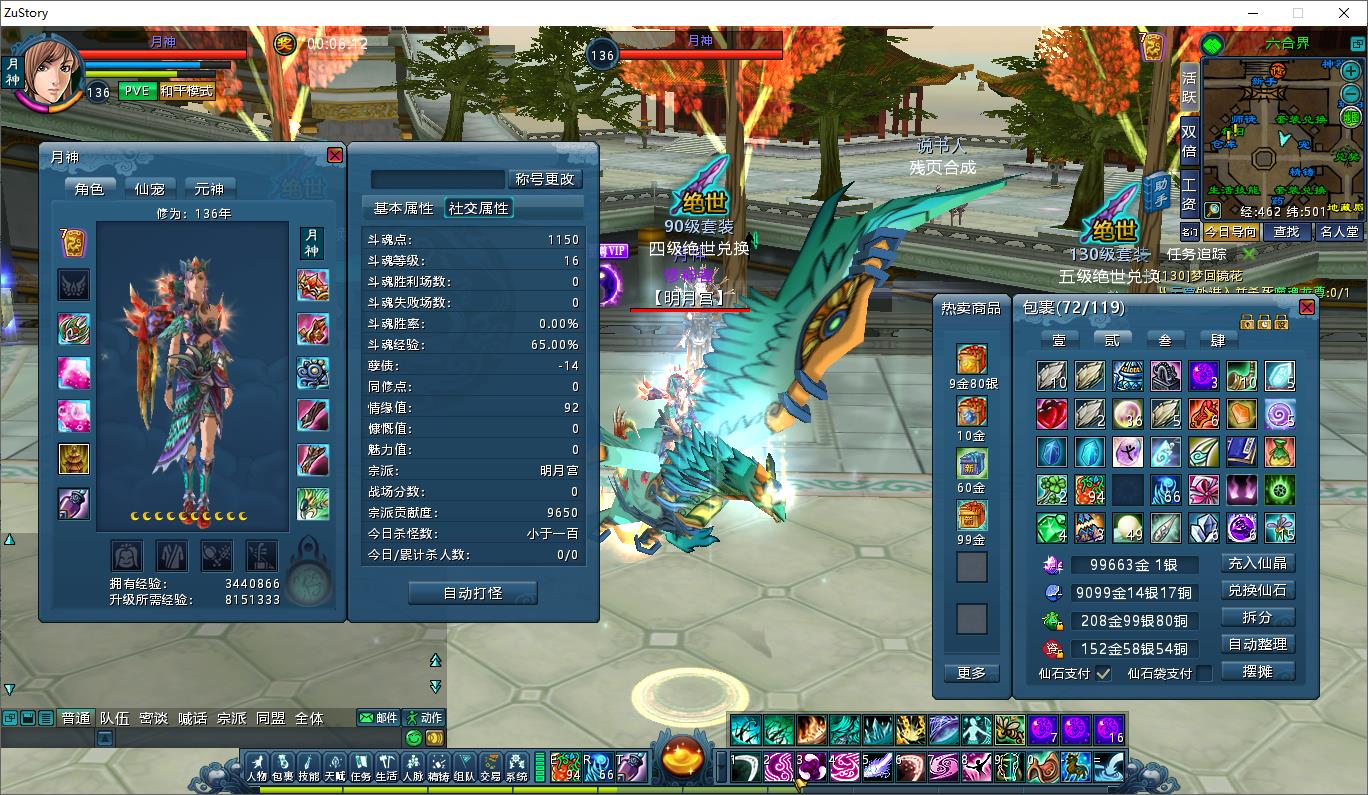Viewport: 1368px width, 795px height.
Task: Maximize the ZuStory window
Action: [x=1298, y=13]
